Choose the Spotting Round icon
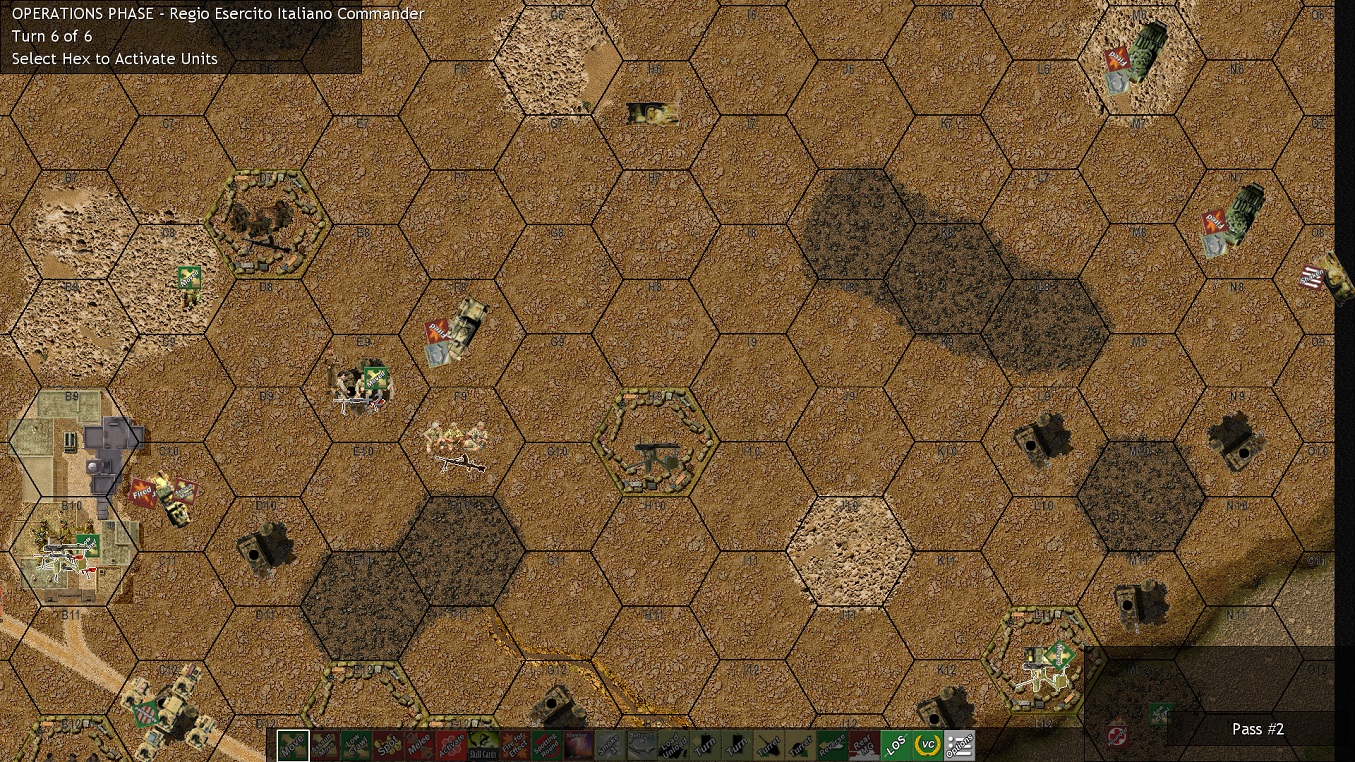This screenshot has height=762, width=1355. pos(546,743)
